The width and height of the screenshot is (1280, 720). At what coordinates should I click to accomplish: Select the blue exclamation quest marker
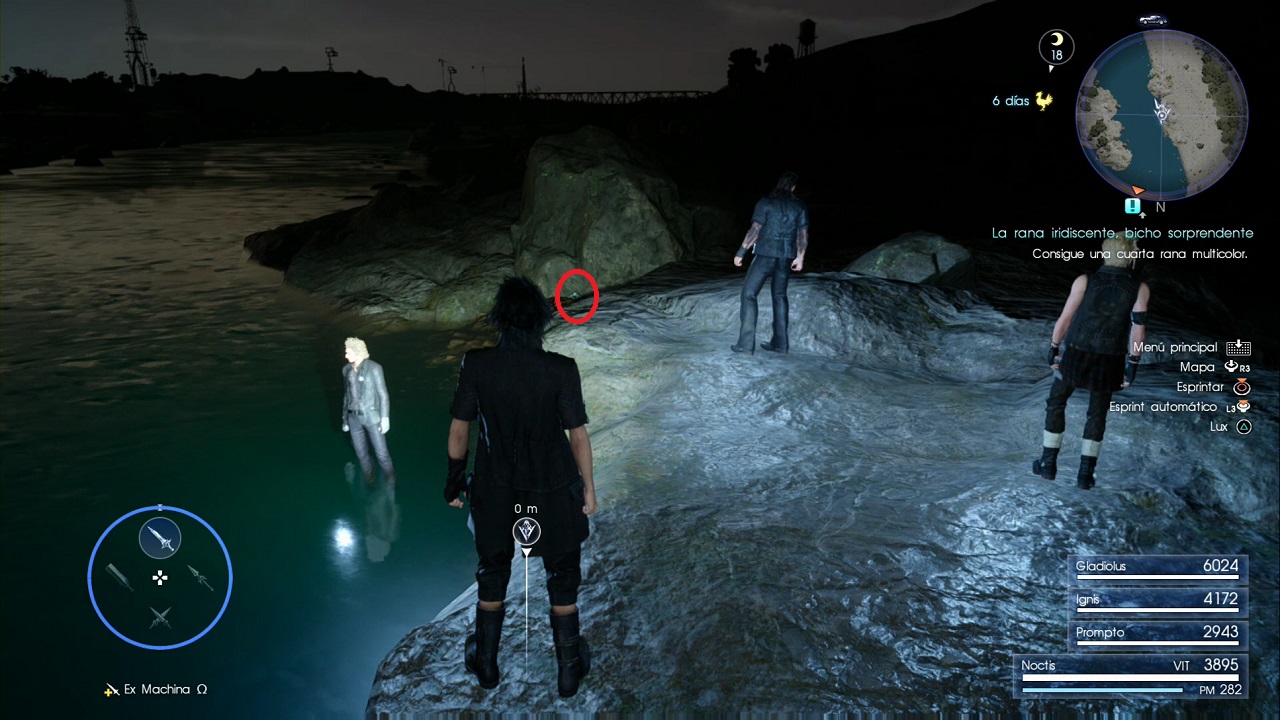1132,206
